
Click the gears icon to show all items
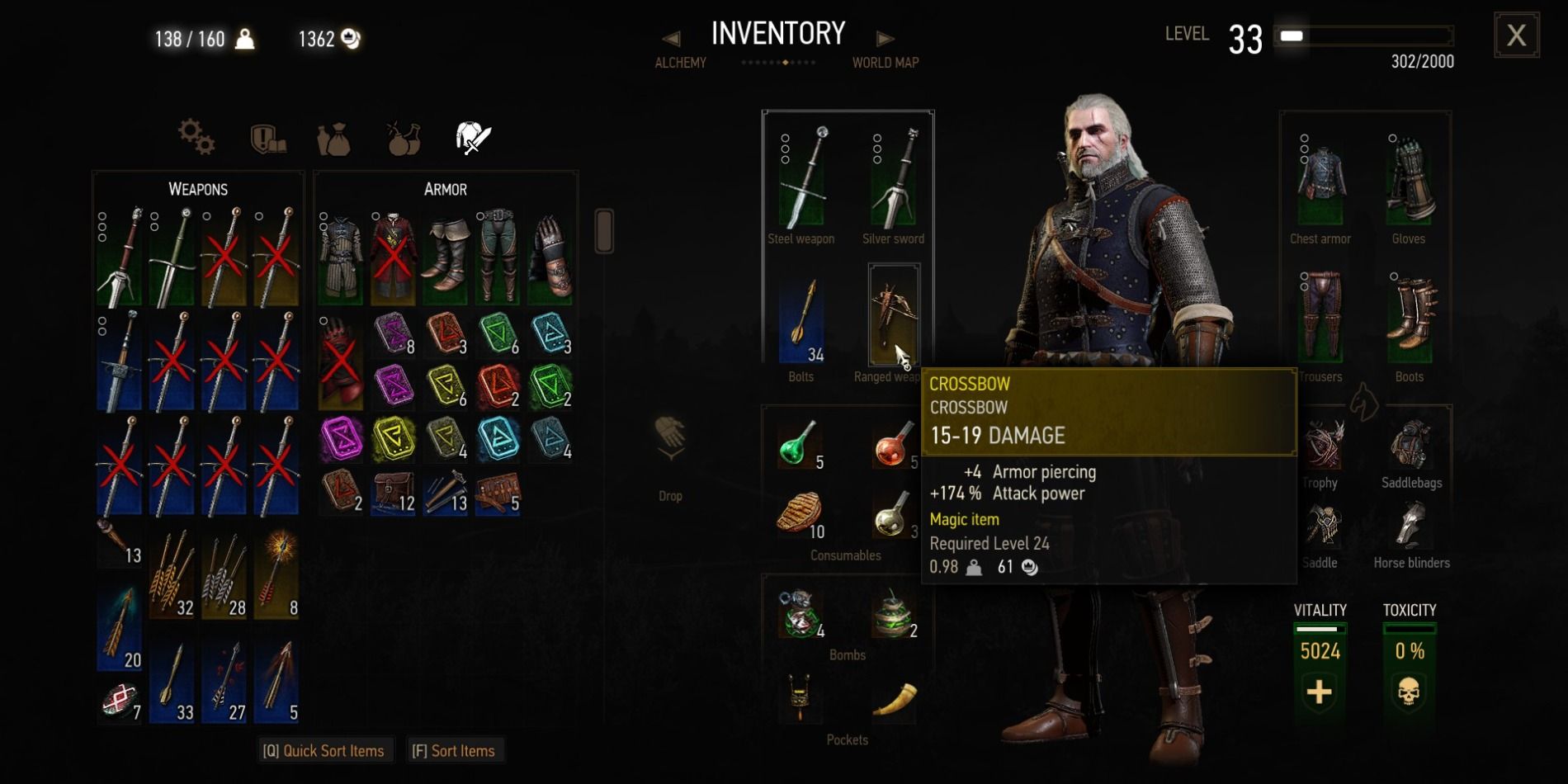pos(195,138)
